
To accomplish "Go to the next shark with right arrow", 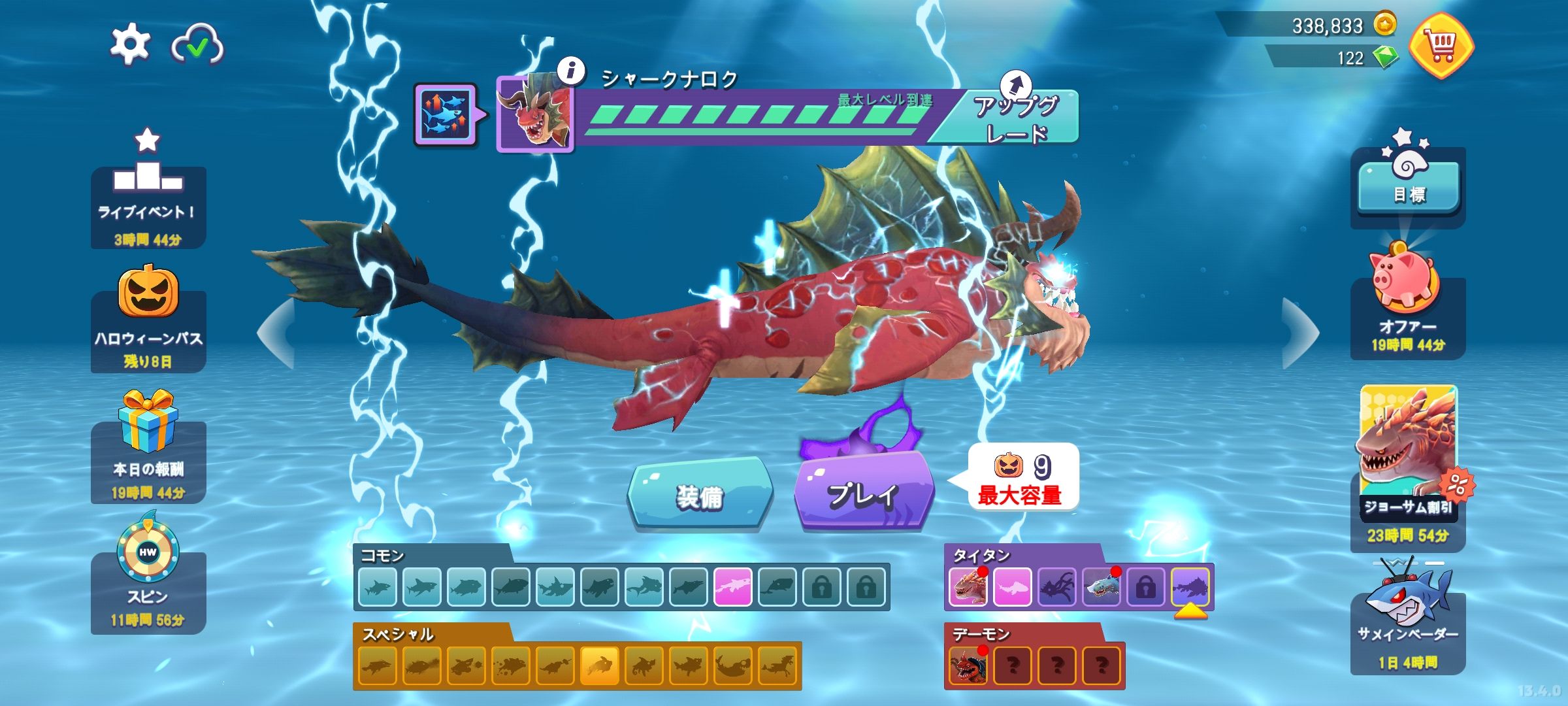I will (1300, 333).
